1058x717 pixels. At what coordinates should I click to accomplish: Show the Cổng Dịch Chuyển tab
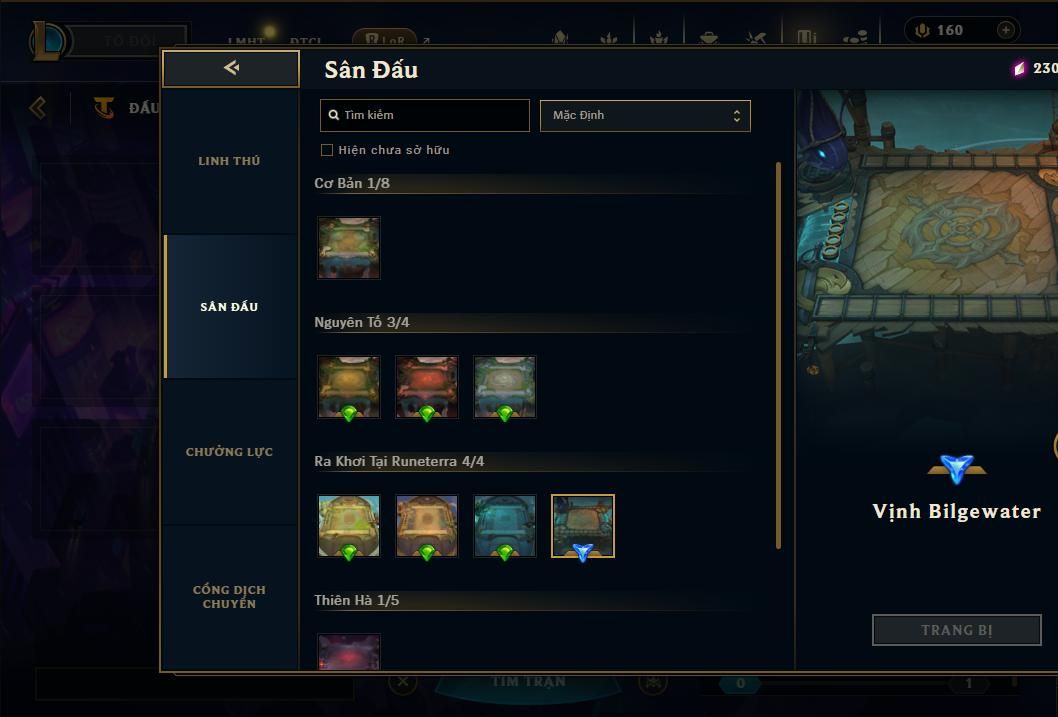click(x=229, y=596)
